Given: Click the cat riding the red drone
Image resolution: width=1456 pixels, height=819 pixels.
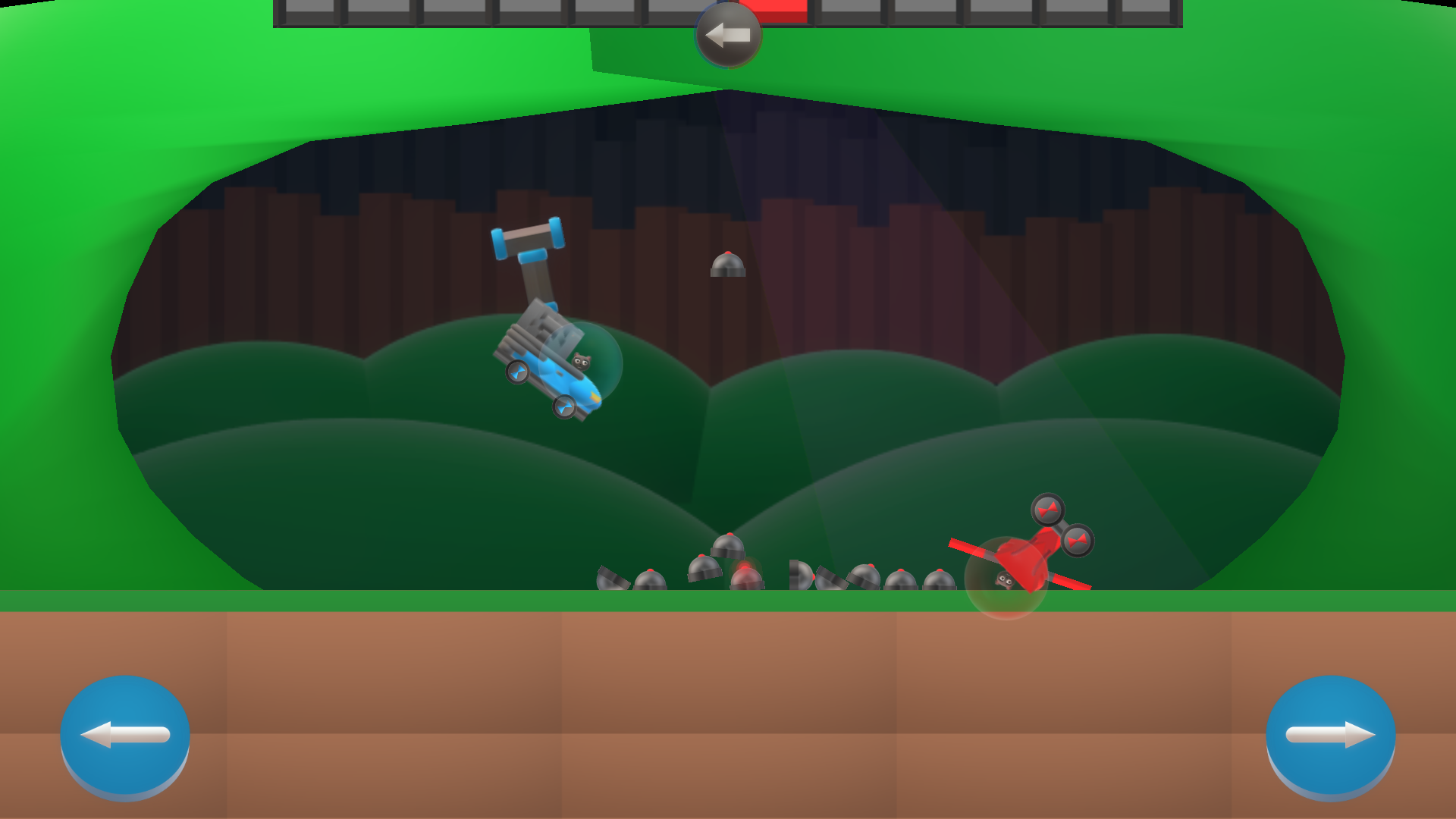Looking at the screenshot, I should 1006,580.
